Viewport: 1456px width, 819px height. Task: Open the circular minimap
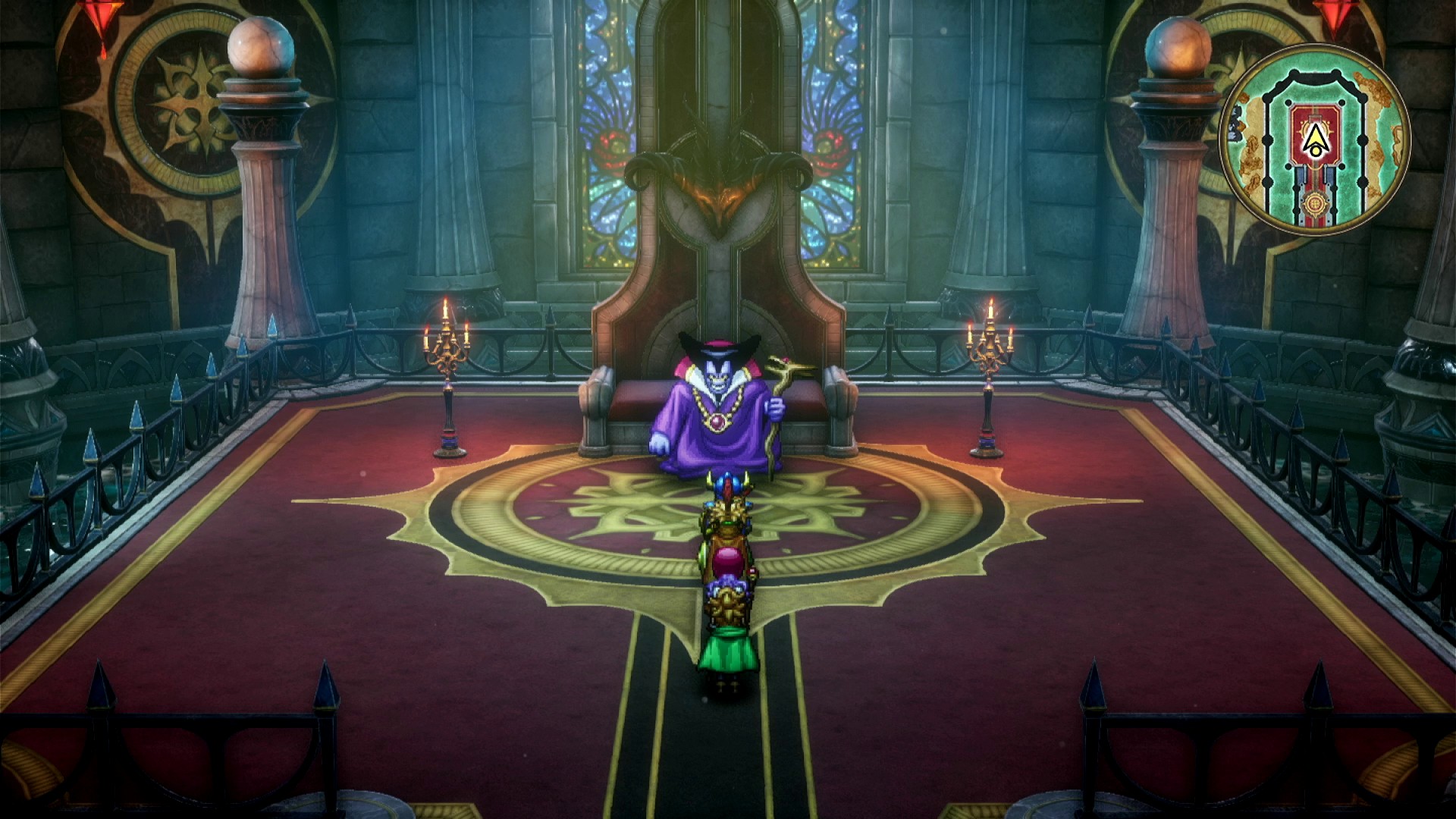coord(1314,140)
